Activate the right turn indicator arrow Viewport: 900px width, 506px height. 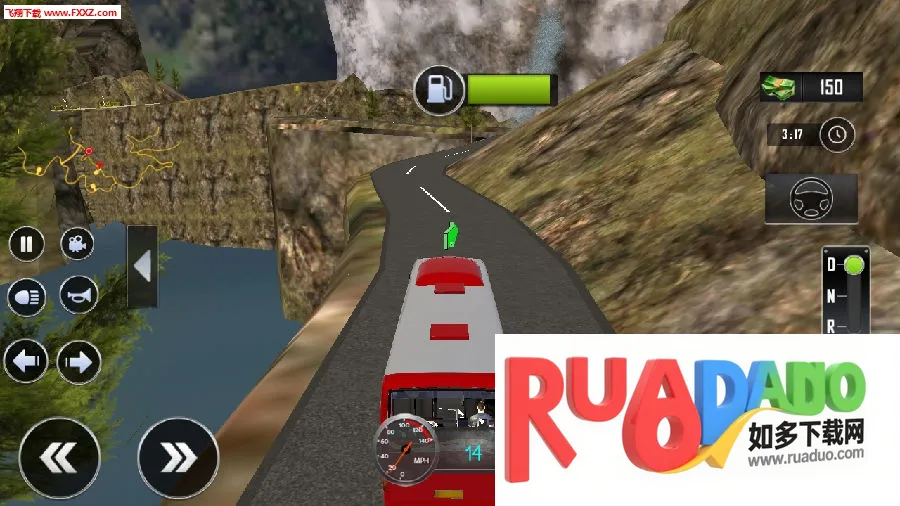point(78,361)
